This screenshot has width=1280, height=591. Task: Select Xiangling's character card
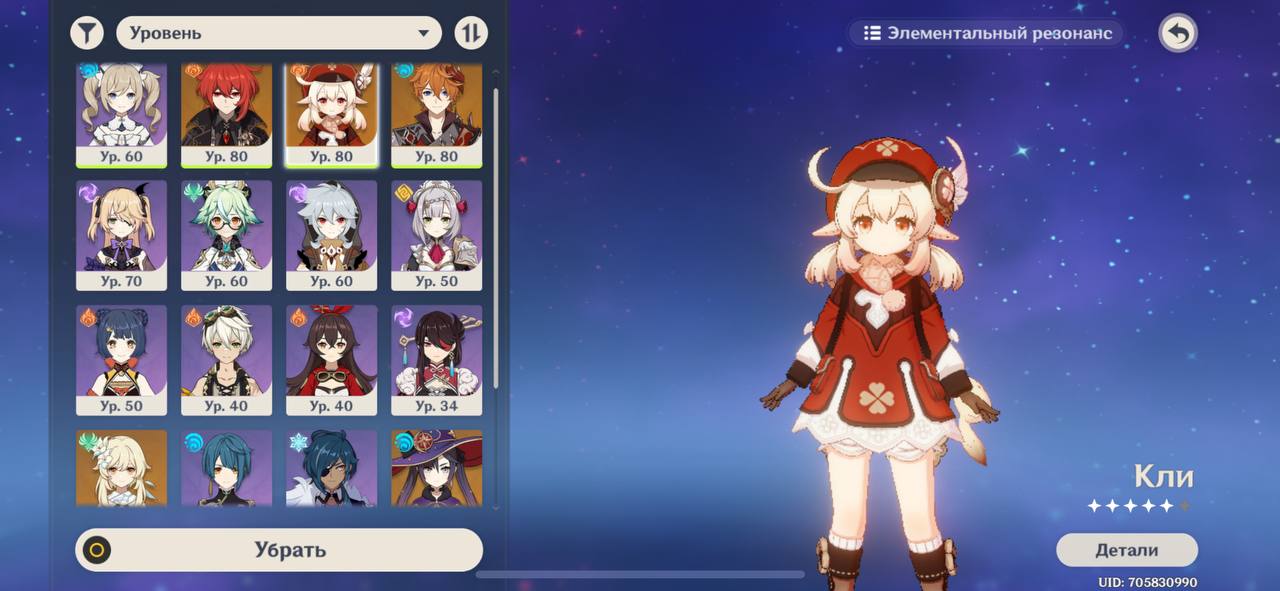[122, 360]
